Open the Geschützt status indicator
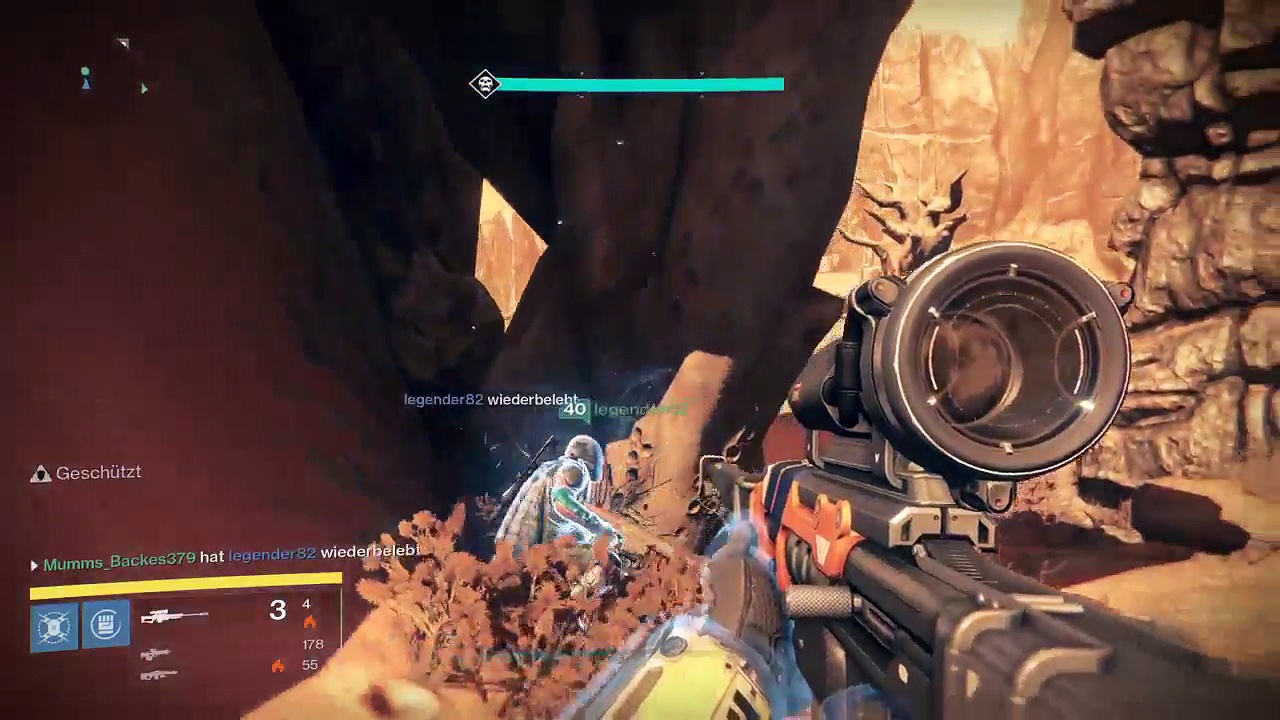Image resolution: width=1280 pixels, height=720 pixels. click(x=86, y=473)
